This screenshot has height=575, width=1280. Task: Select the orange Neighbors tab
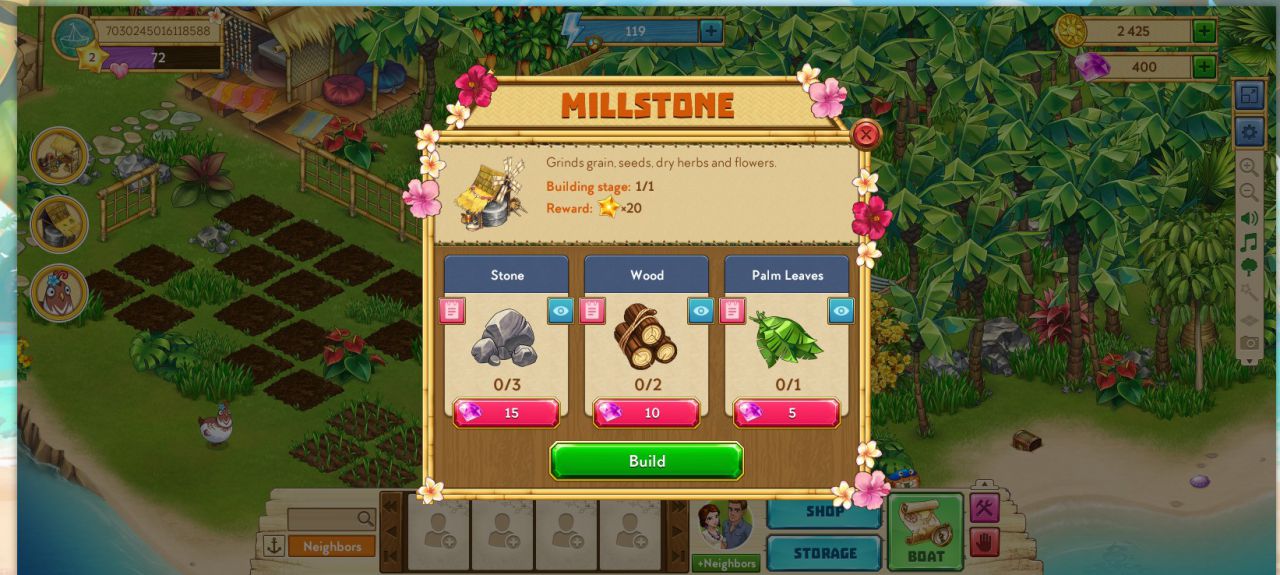332,547
